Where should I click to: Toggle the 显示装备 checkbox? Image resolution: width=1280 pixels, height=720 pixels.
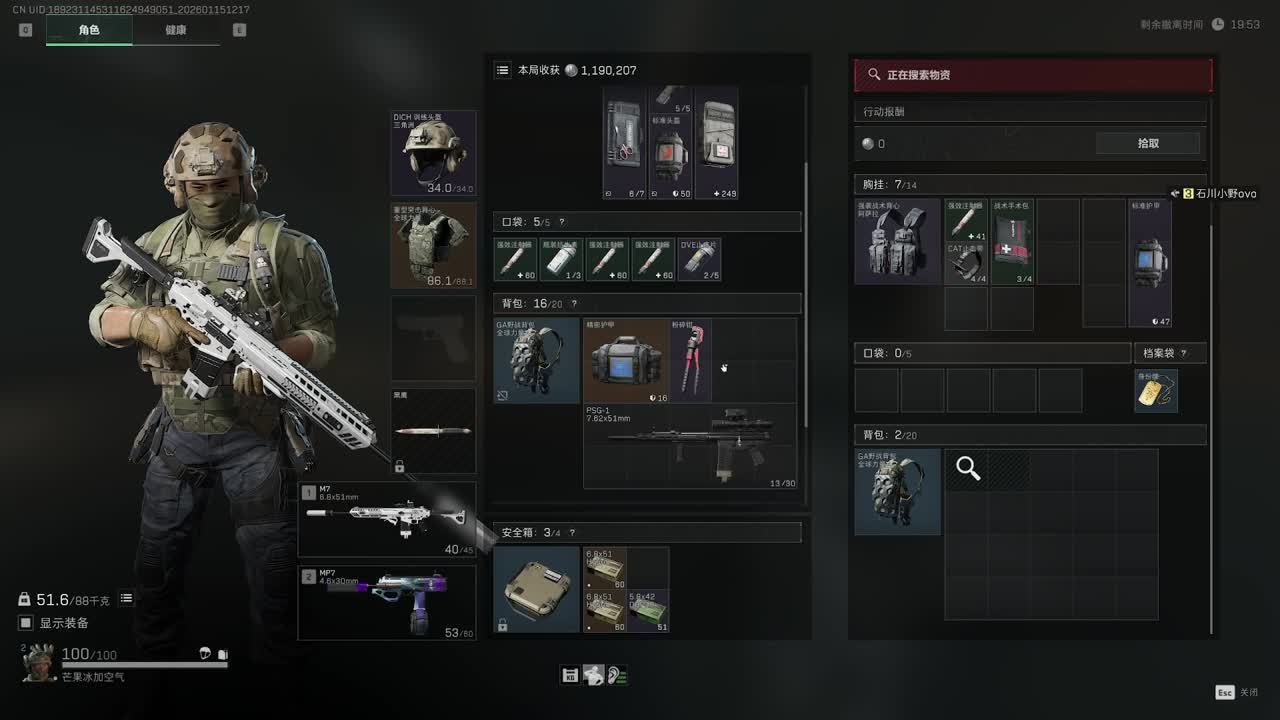(x=26, y=623)
